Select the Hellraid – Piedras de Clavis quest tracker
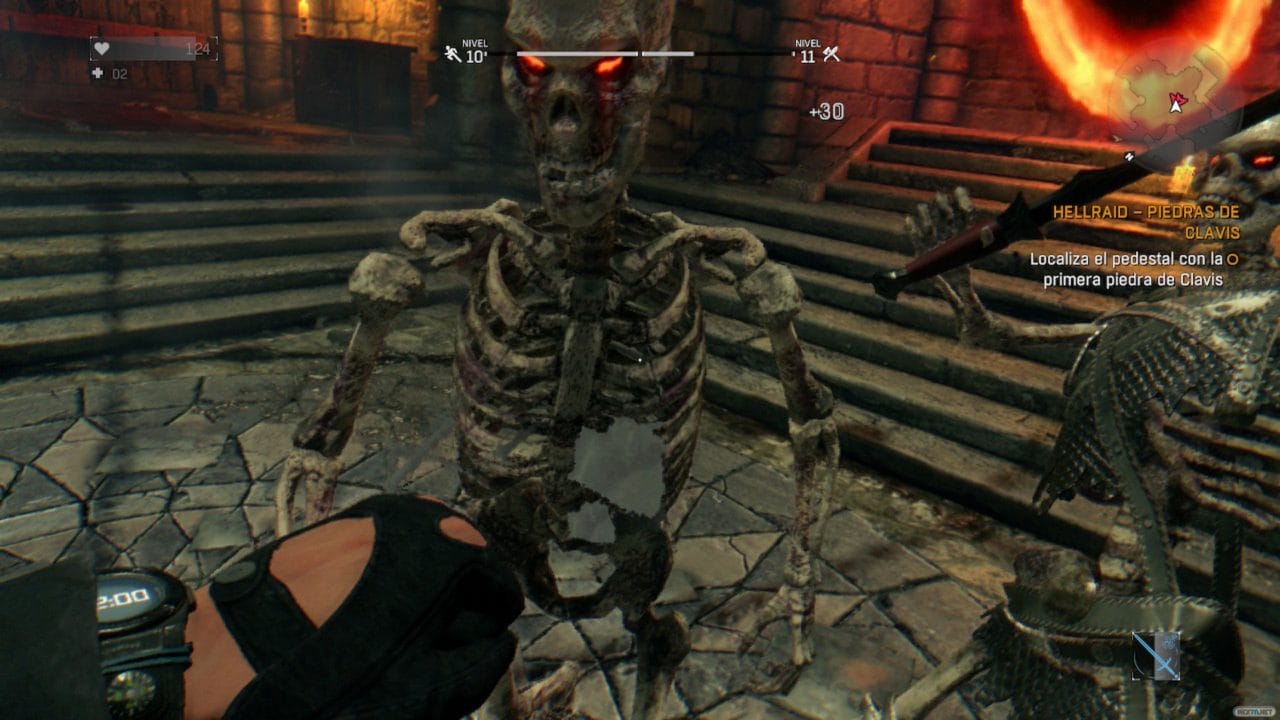 click(1143, 221)
